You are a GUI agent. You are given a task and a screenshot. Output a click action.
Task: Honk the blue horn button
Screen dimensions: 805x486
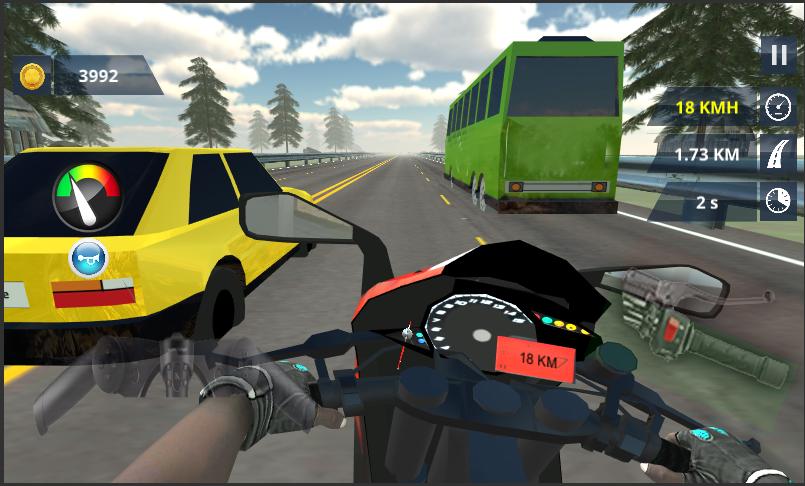[88, 259]
